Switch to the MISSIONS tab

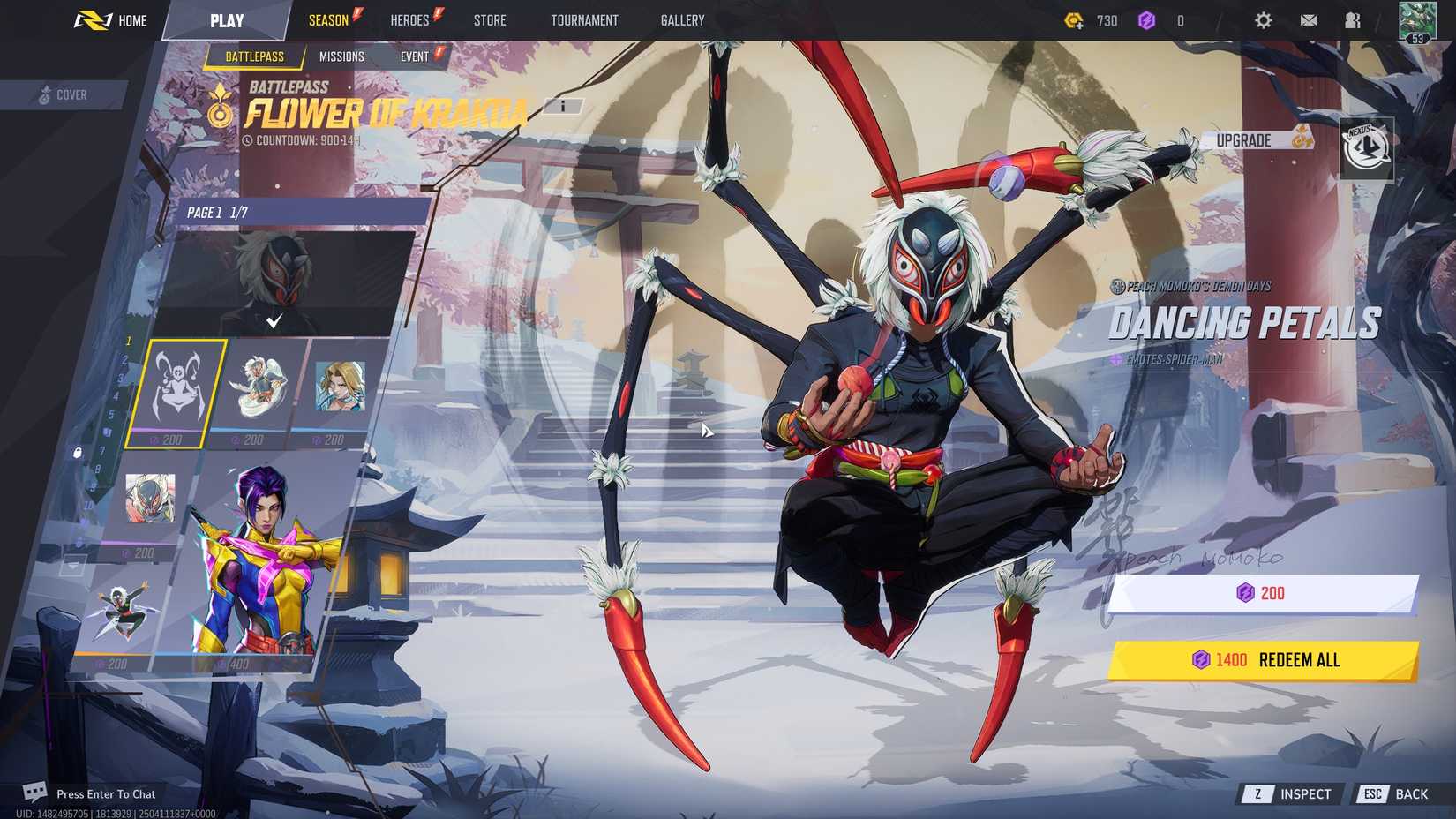342,56
